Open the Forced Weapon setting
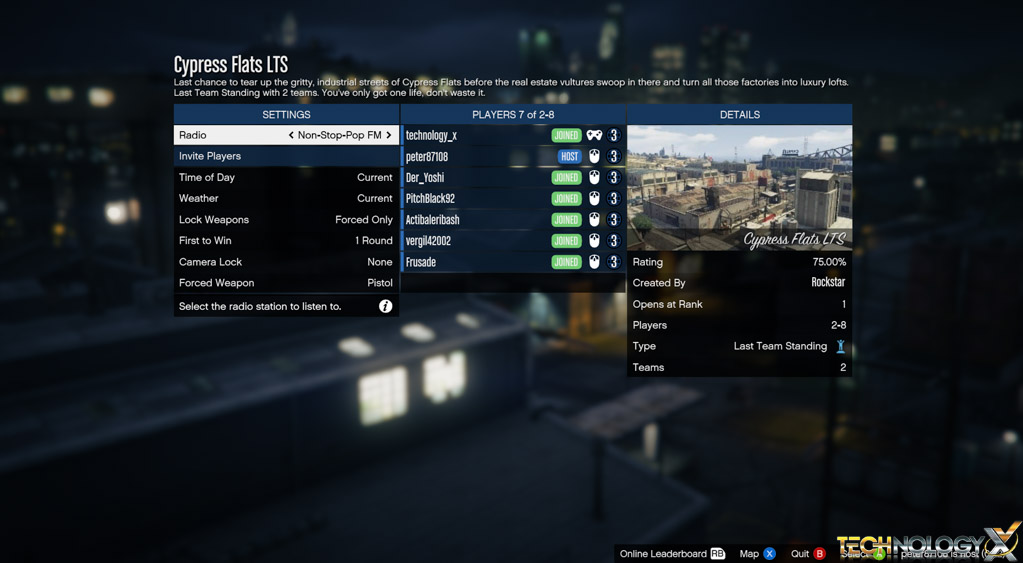 click(x=286, y=283)
